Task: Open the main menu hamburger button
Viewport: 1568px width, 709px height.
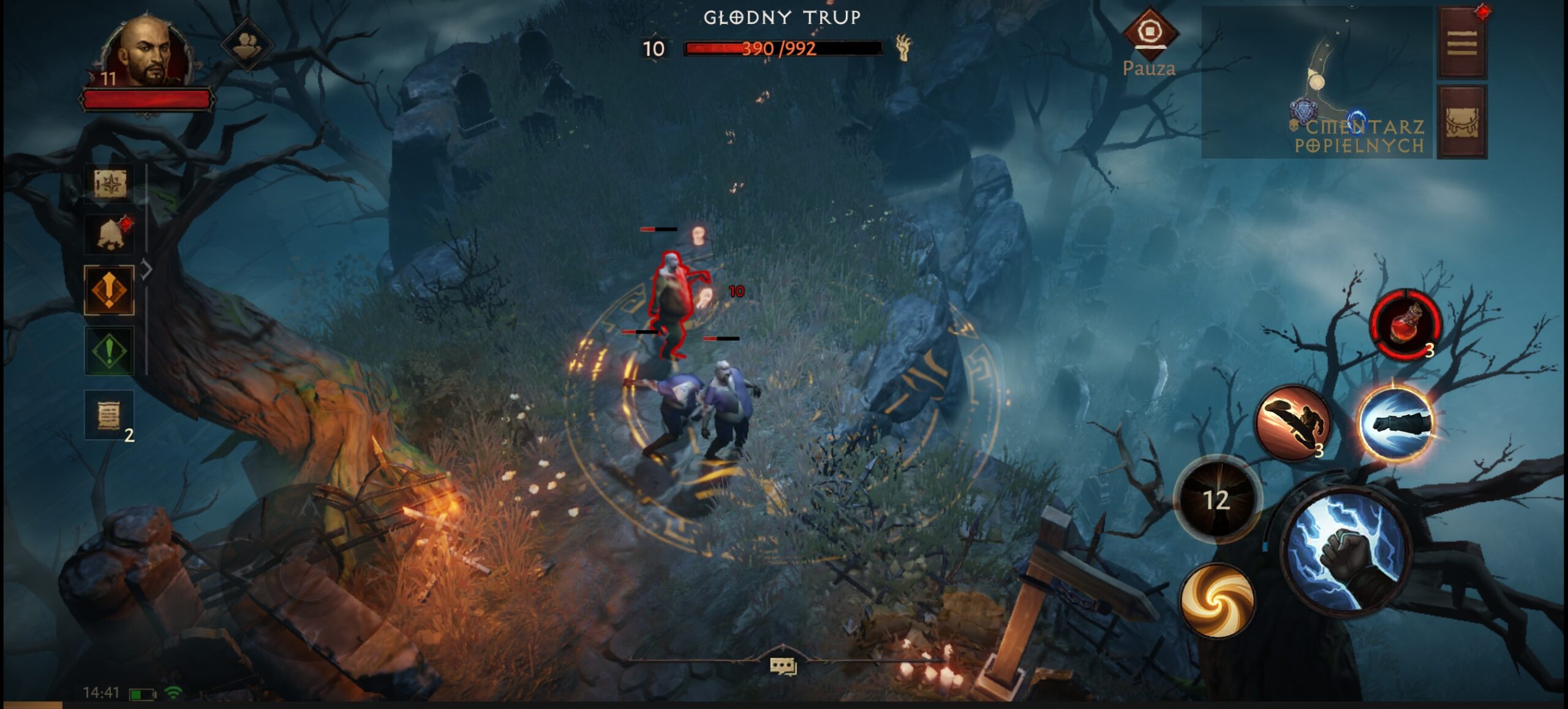Action: click(1462, 44)
